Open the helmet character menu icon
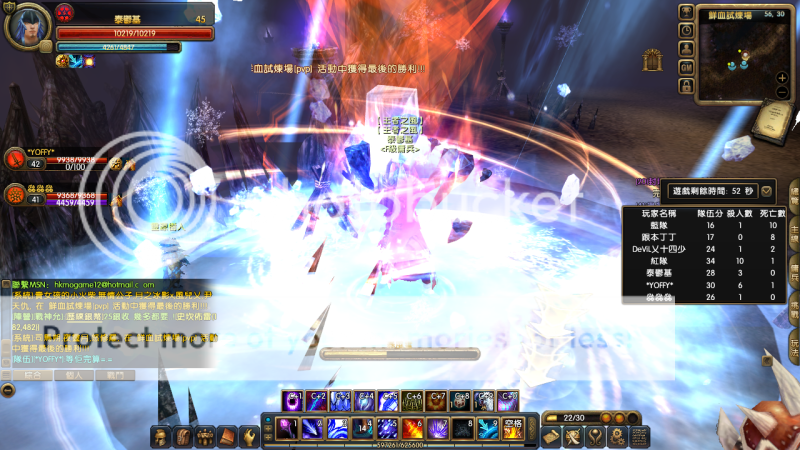800x450 pixels. (160, 436)
